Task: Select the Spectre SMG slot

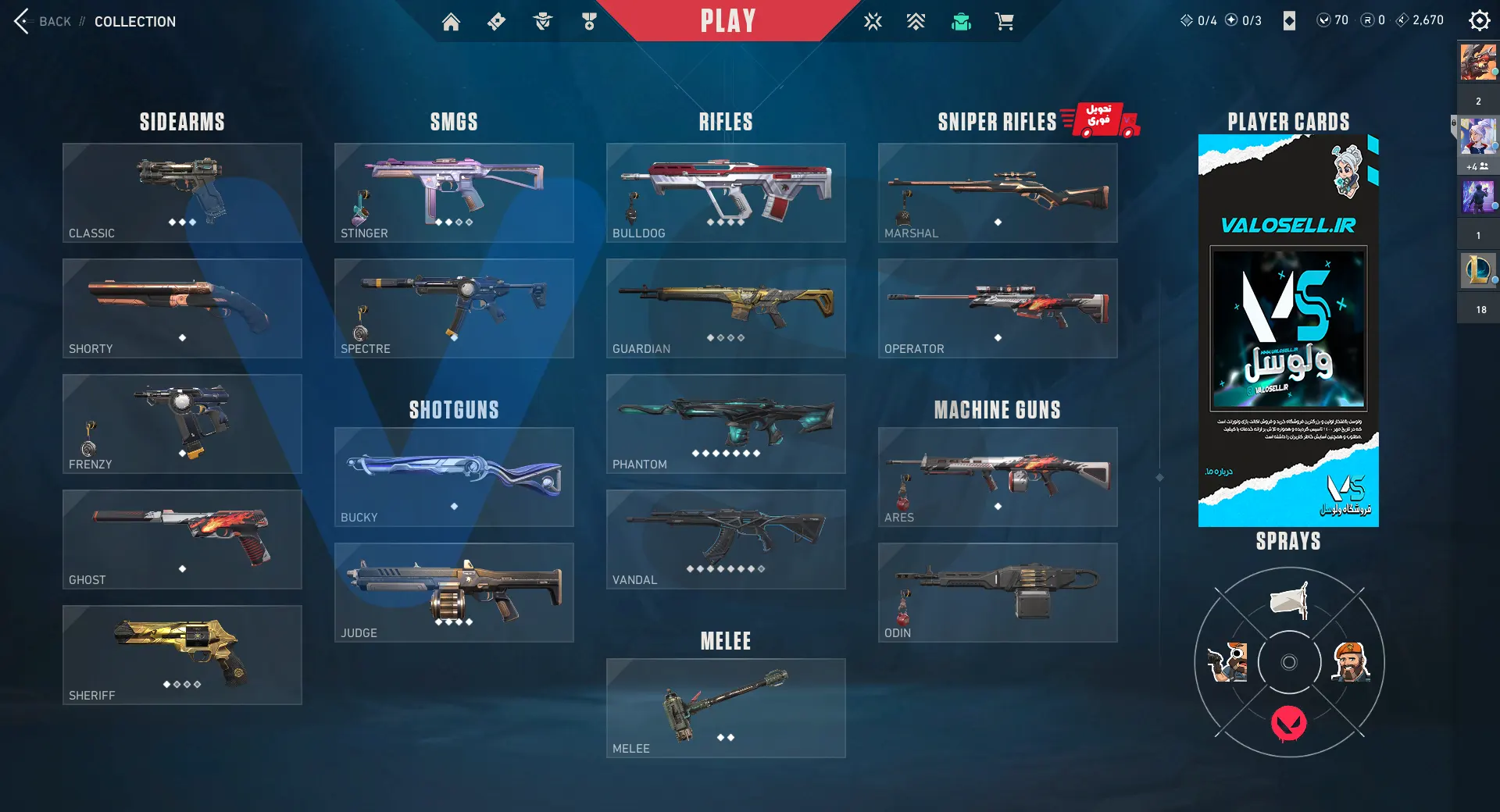Action: [x=454, y=308]
